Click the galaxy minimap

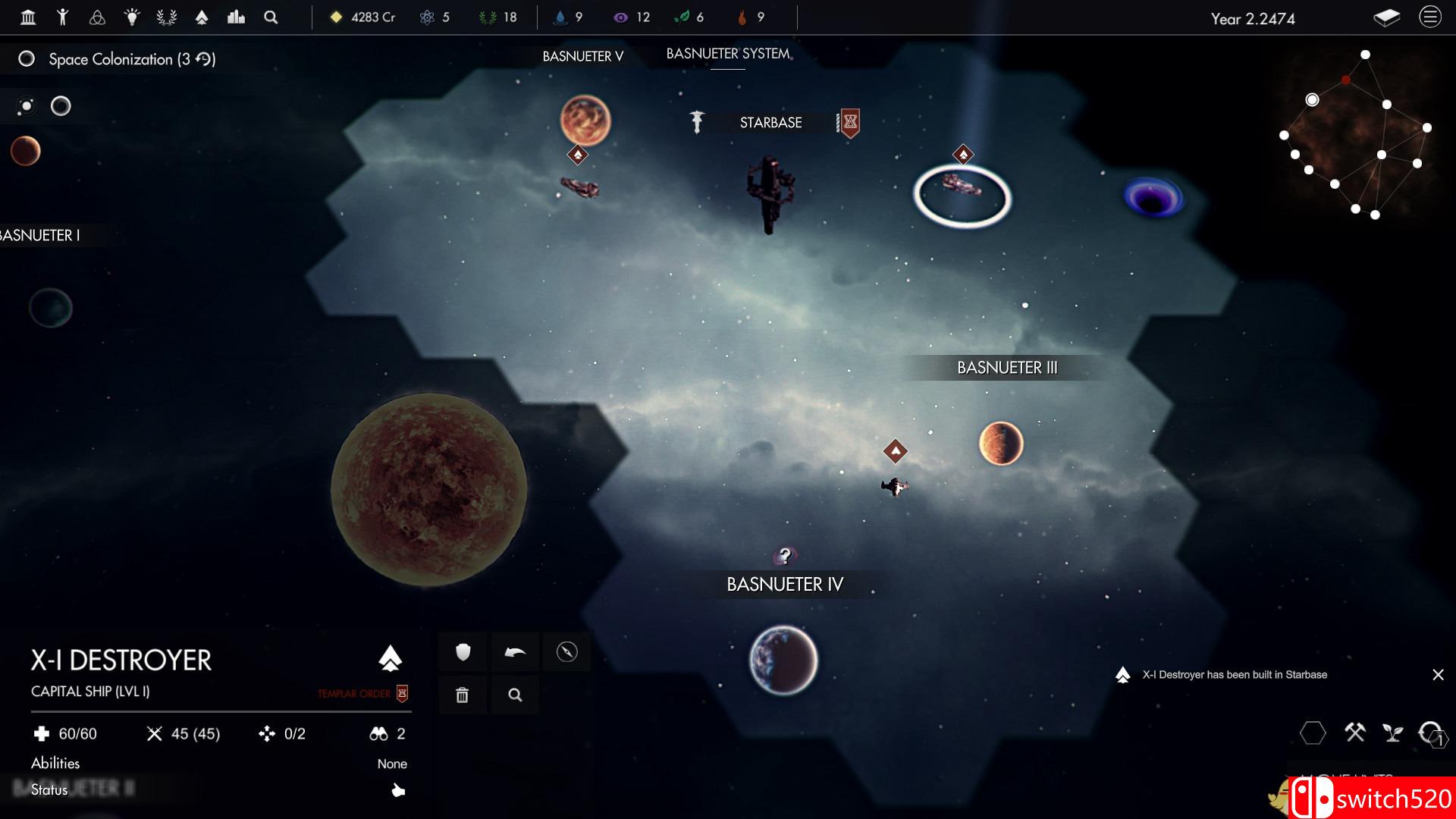point(1355,134)
